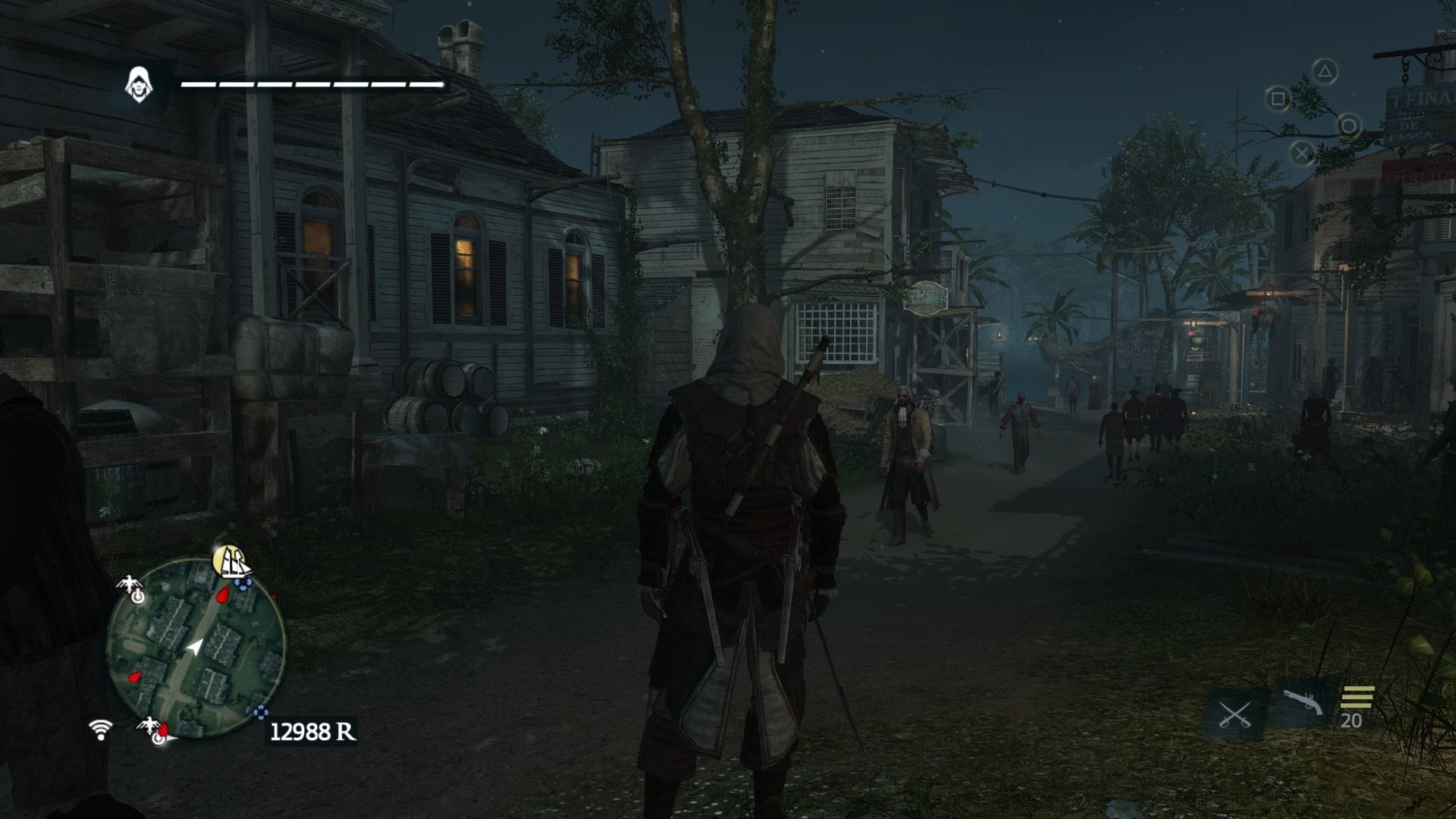The height and width of the screenshot is (819, 1456).
Task: Click the Square button prompt
Action: click(x=1279, y=99)
